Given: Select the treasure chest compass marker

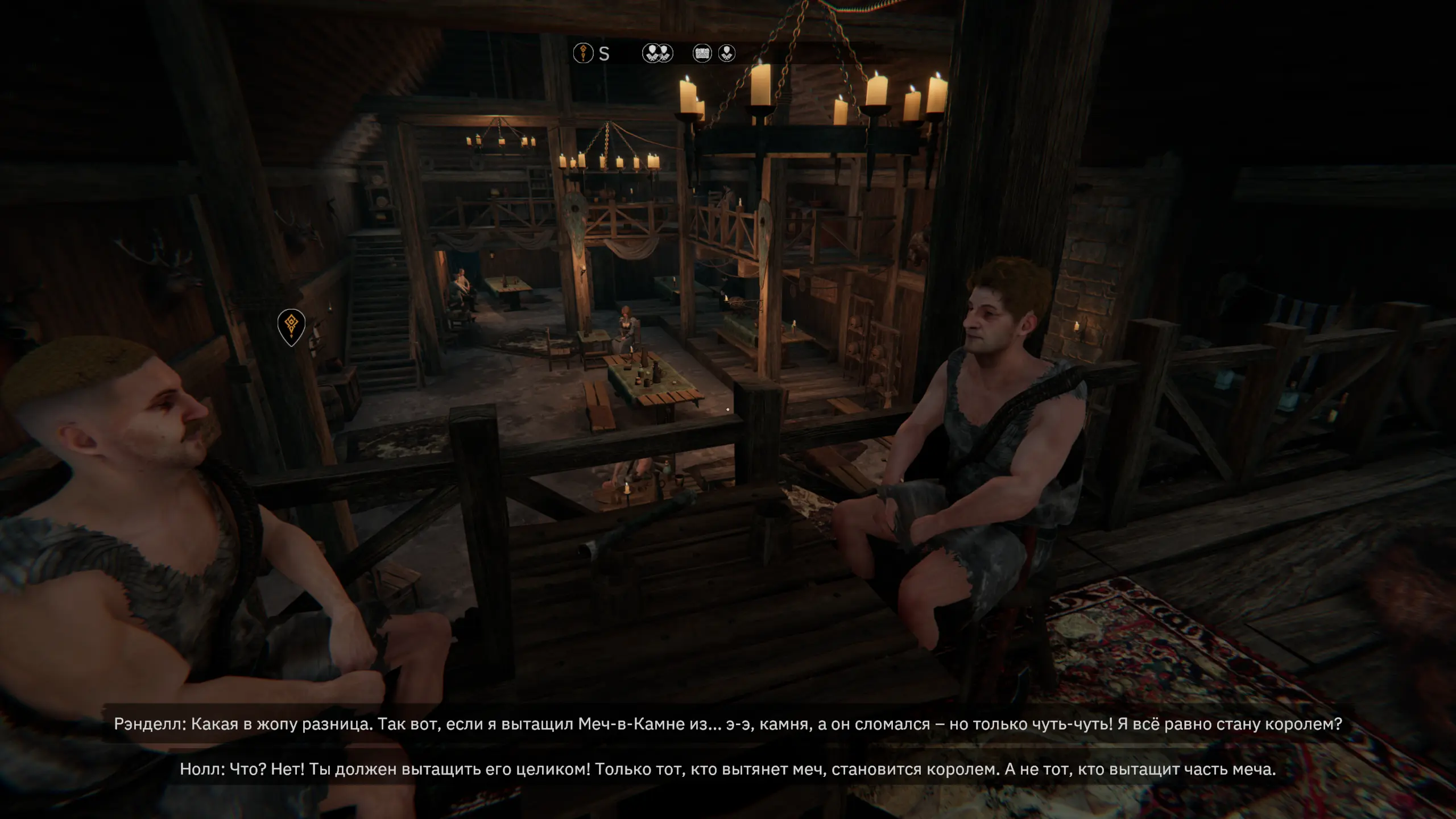Looking at the screenshot, I should (x=702, y=53).
